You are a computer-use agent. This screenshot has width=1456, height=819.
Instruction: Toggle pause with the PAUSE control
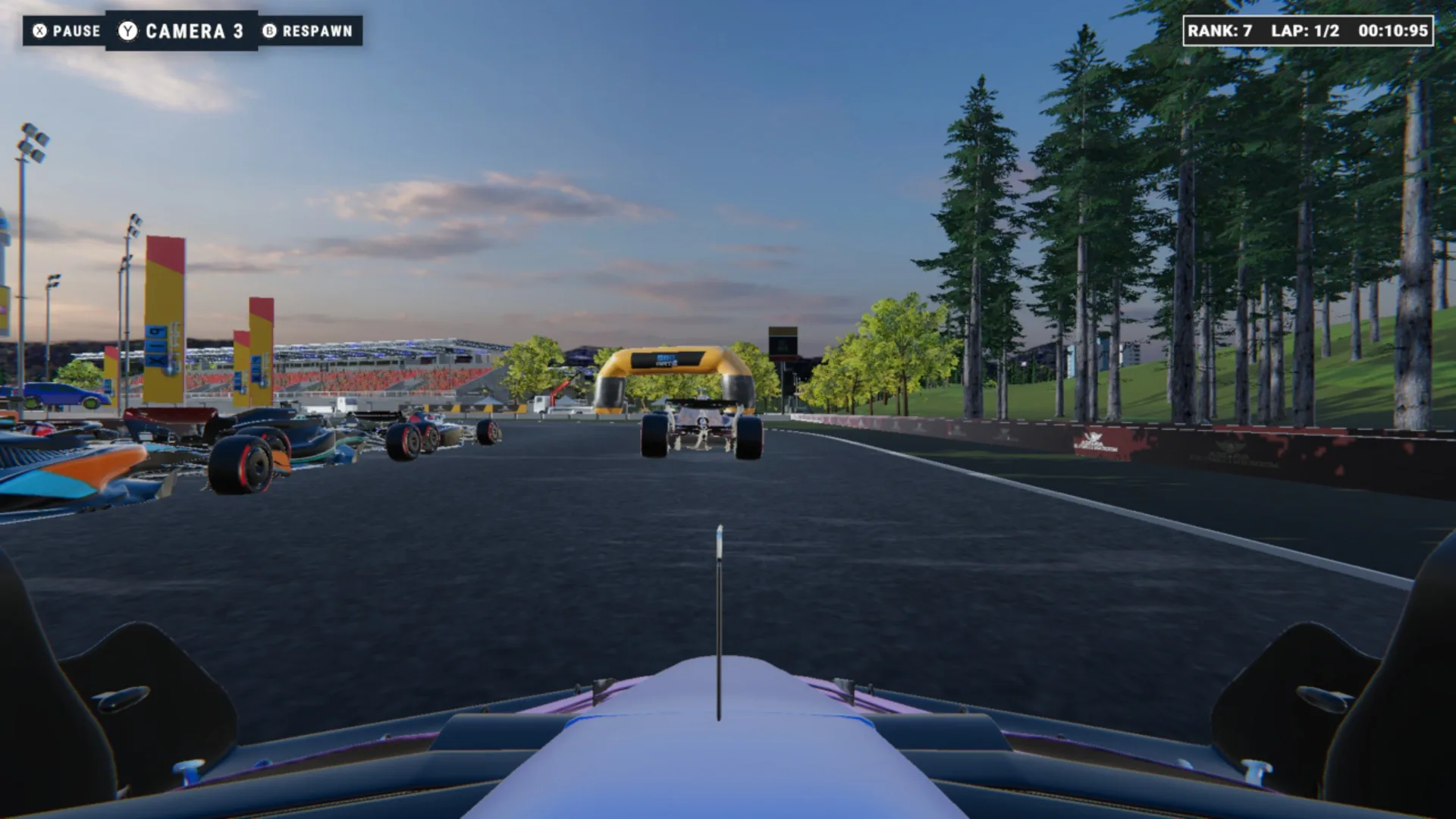[76, 31]
